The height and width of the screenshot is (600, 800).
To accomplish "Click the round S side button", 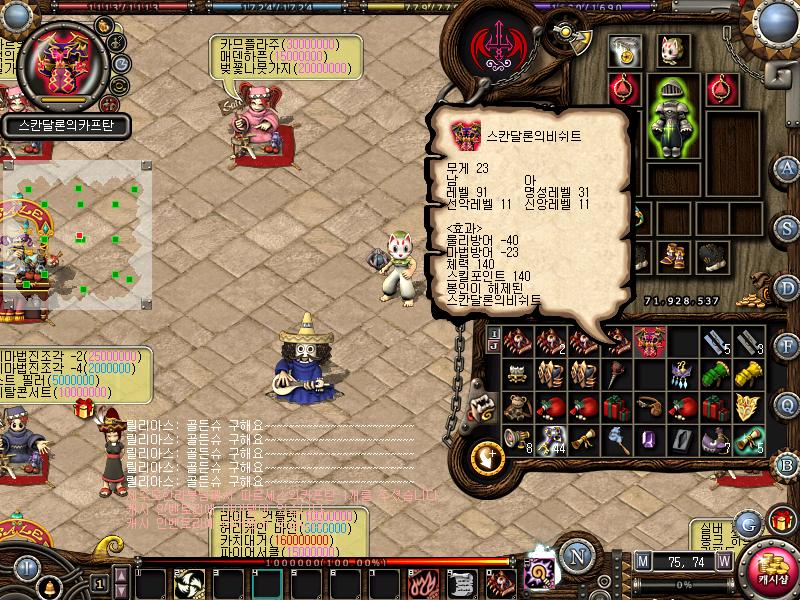I will (788, 227).
